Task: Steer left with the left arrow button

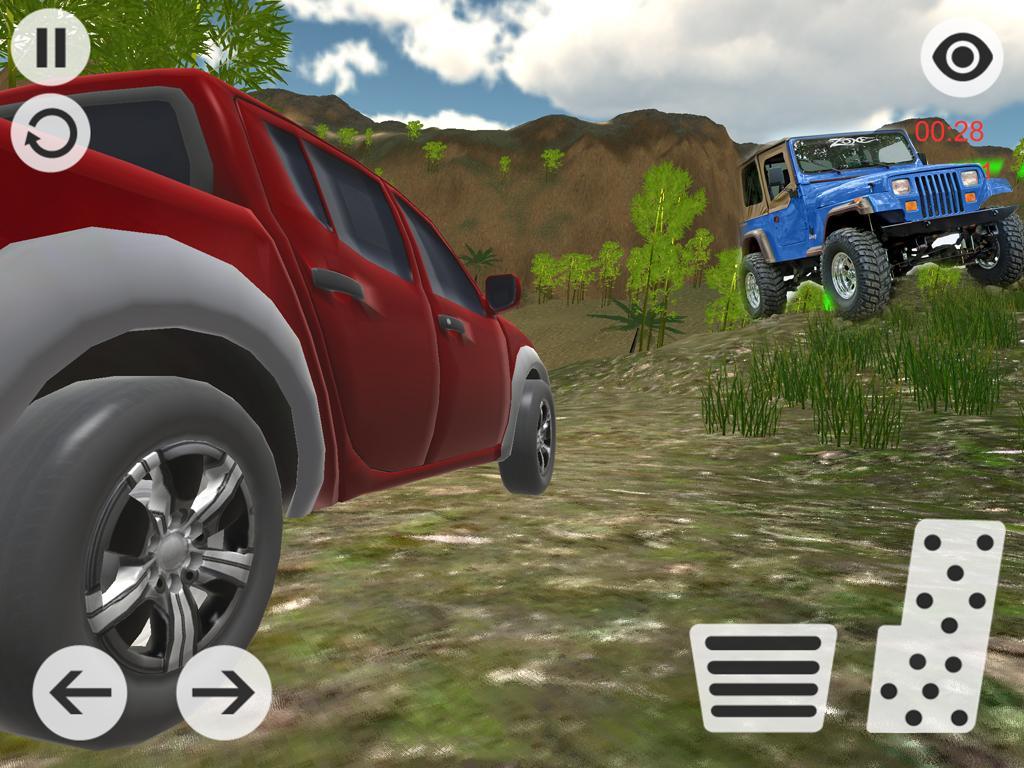Action: (x=80, y=692)
